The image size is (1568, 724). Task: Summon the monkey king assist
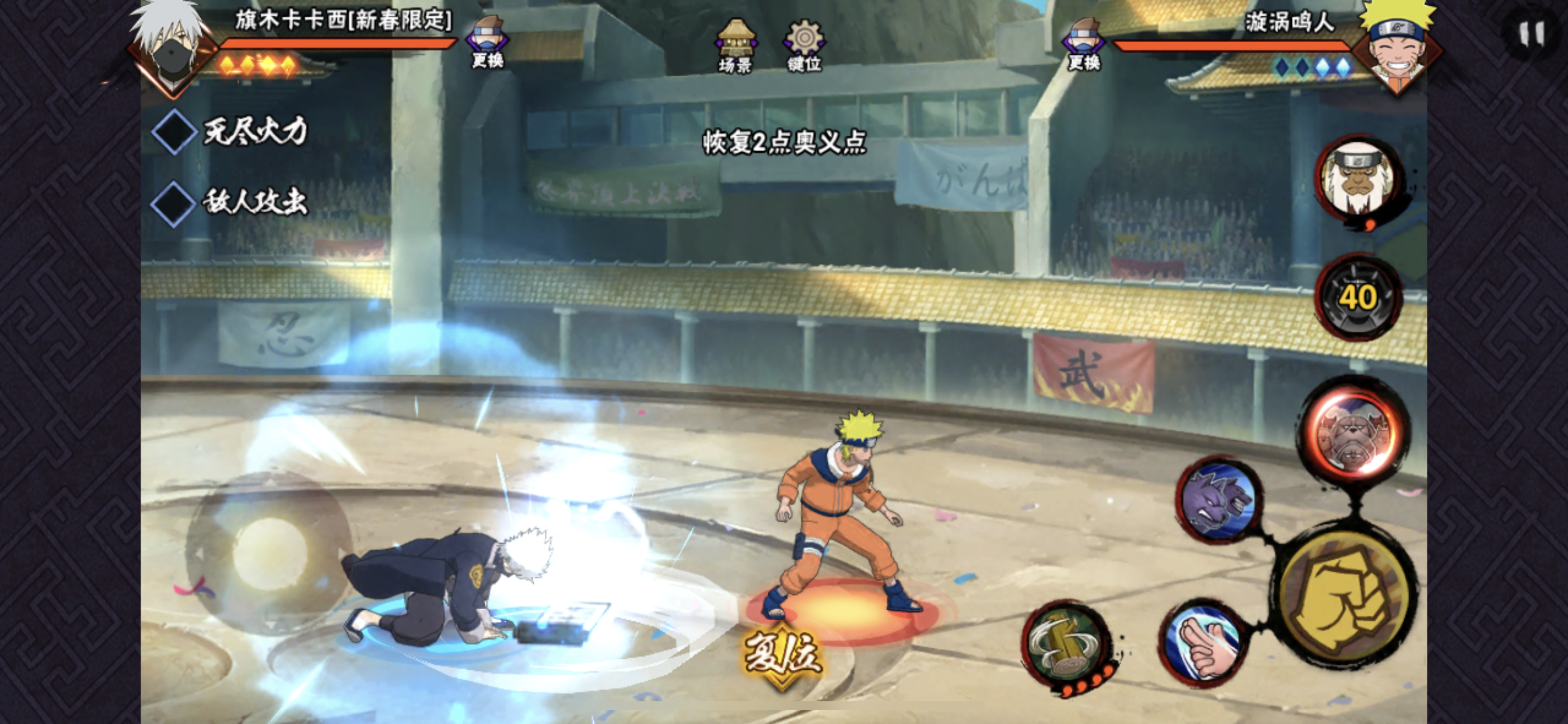pos(1358,178)
